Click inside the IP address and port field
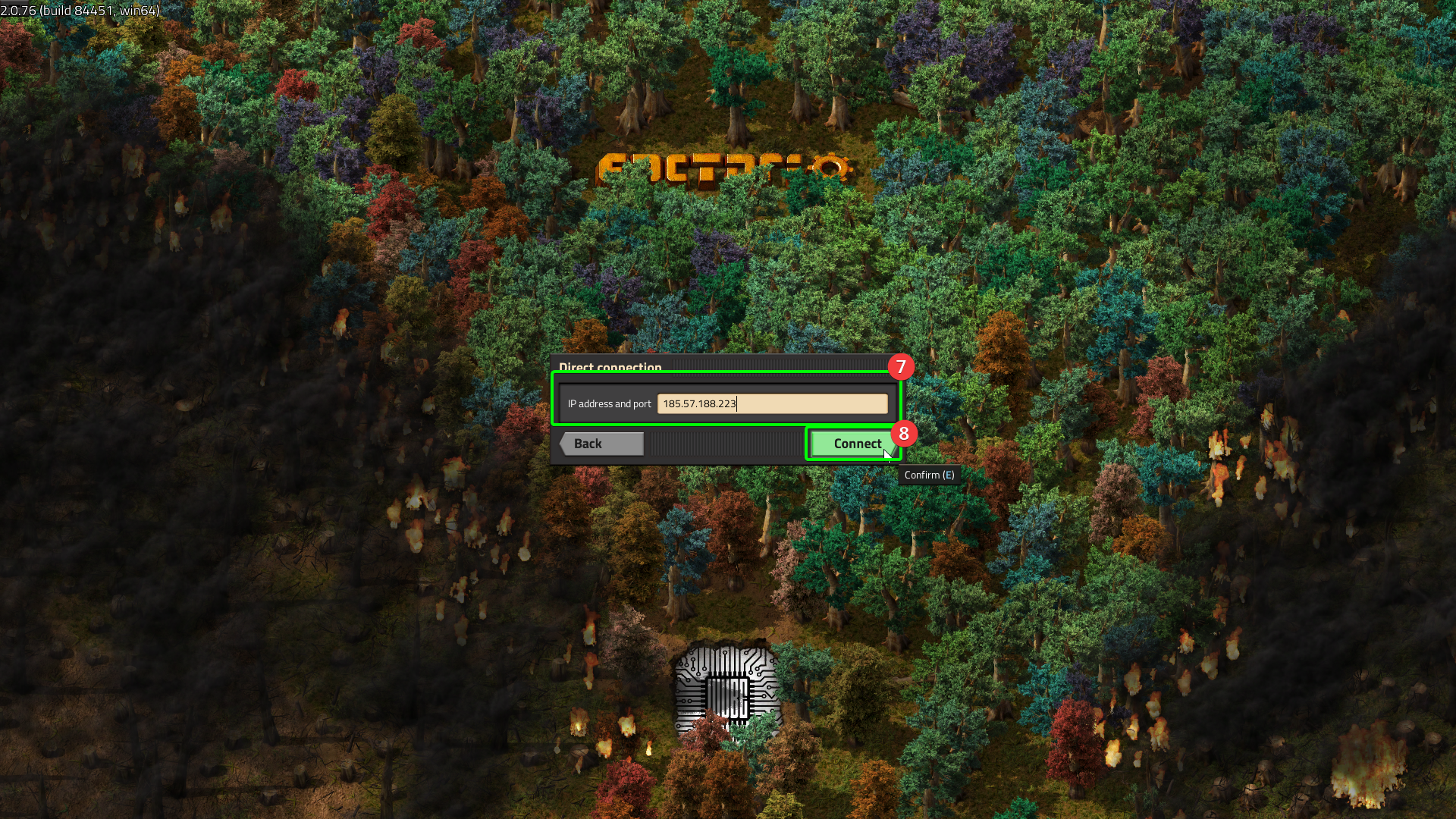The width and height of the screenshot is (1456, 819). 773,403
